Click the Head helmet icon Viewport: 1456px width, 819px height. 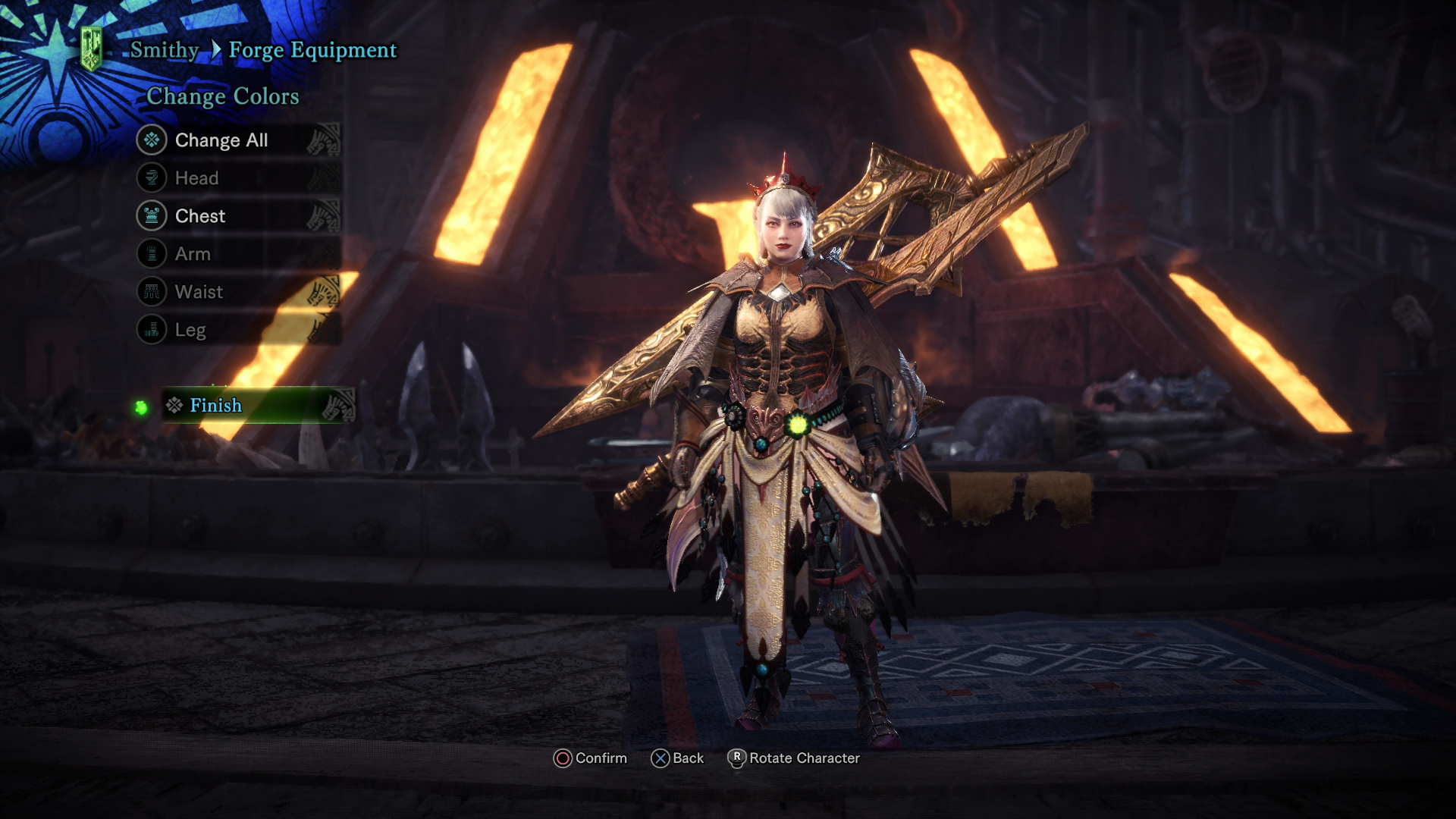pyautogui.click(x=152, y=177)
